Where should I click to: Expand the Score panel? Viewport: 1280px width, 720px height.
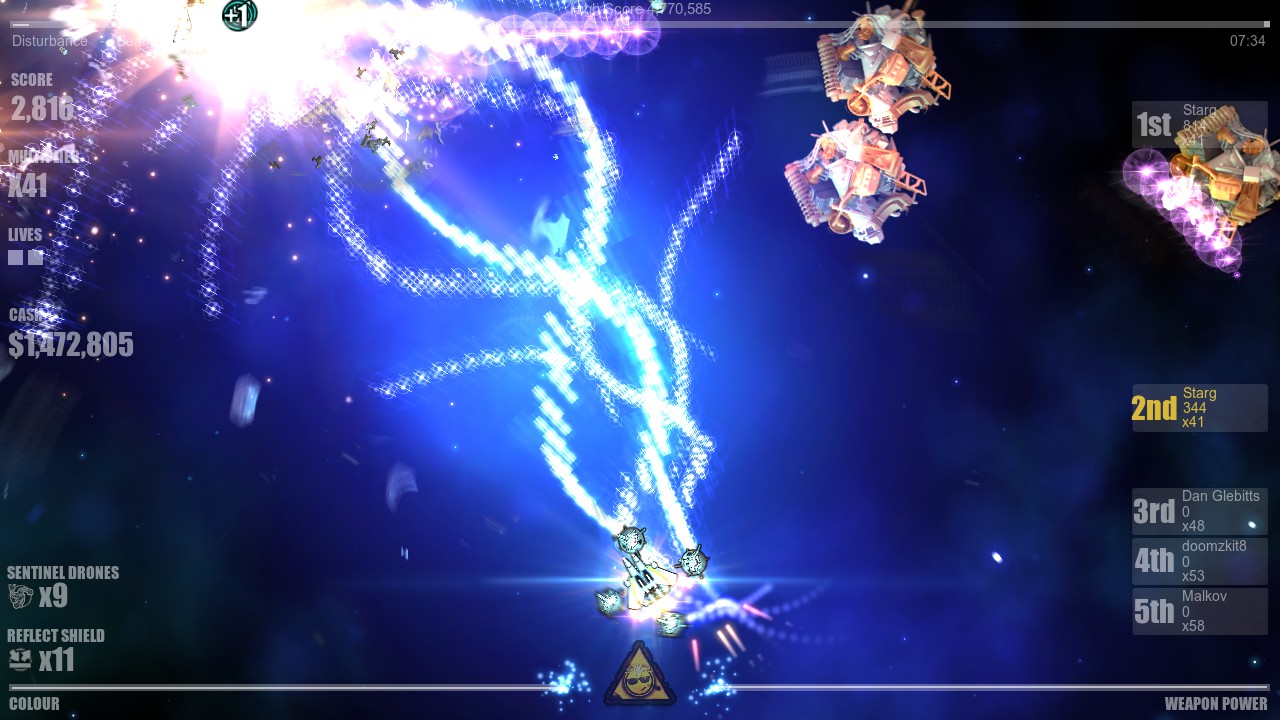point(40,95)
